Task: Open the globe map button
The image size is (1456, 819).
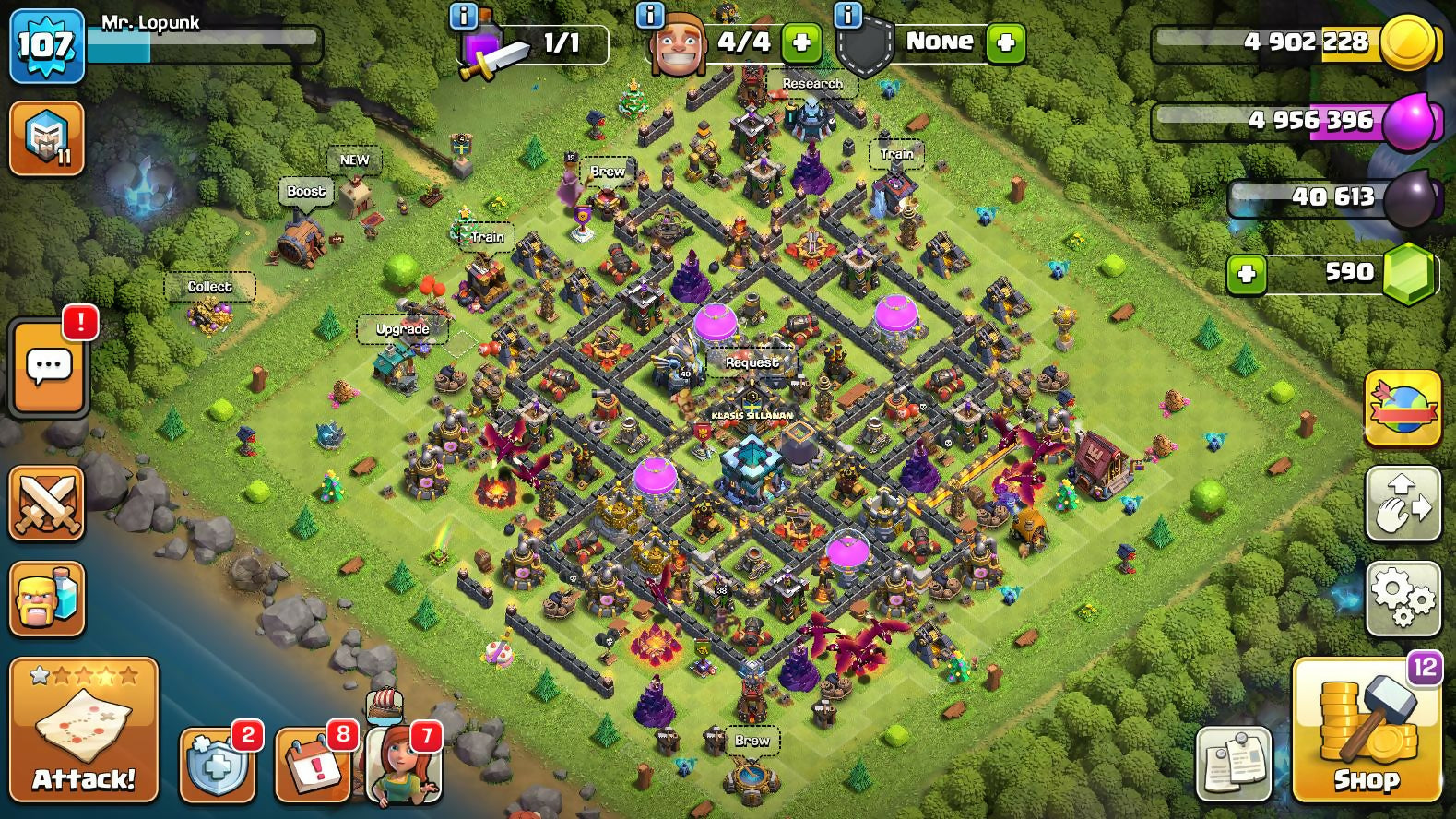Action: coord(1403,409)
